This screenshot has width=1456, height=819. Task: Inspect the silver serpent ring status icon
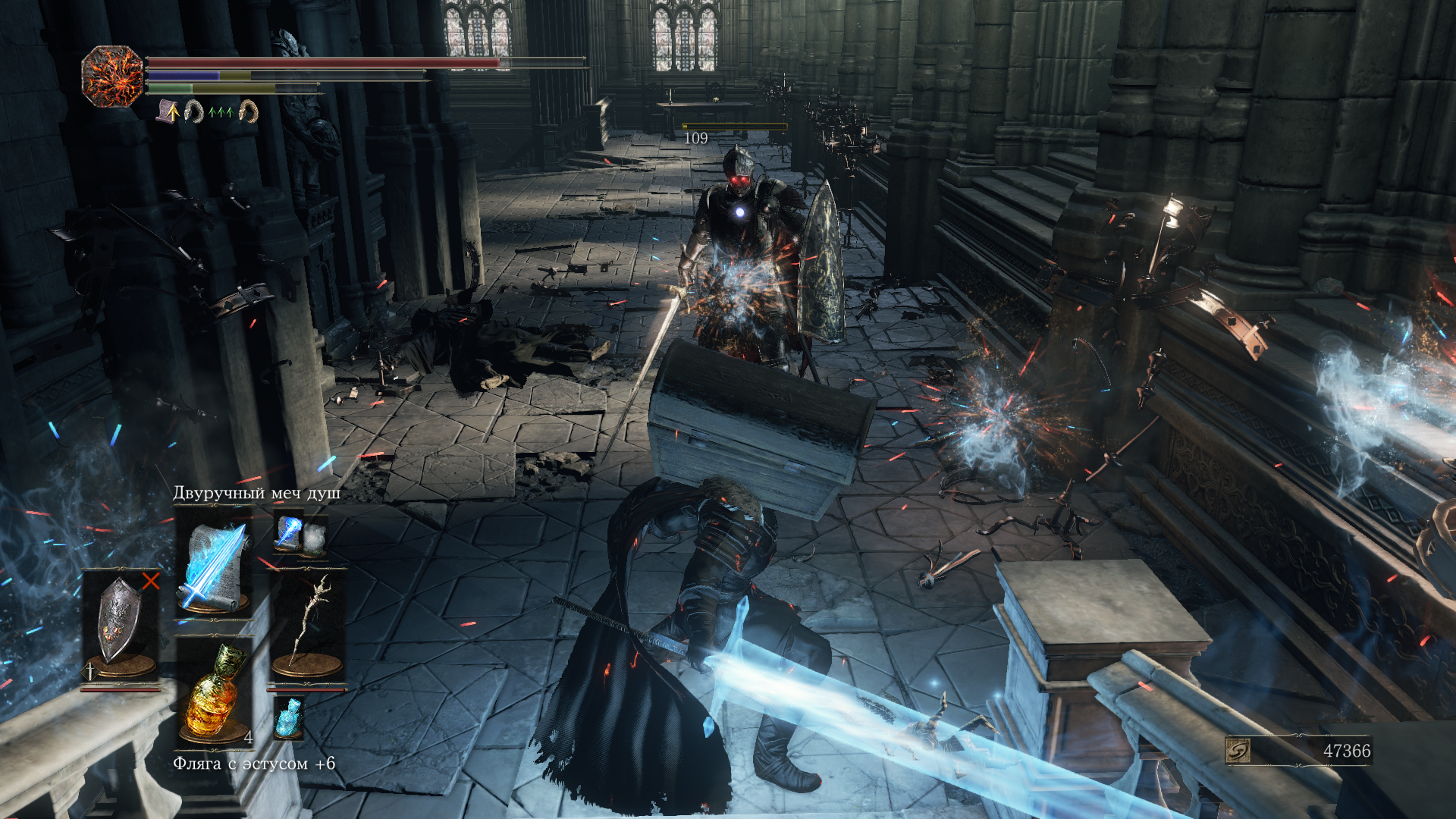pos(194,112)
